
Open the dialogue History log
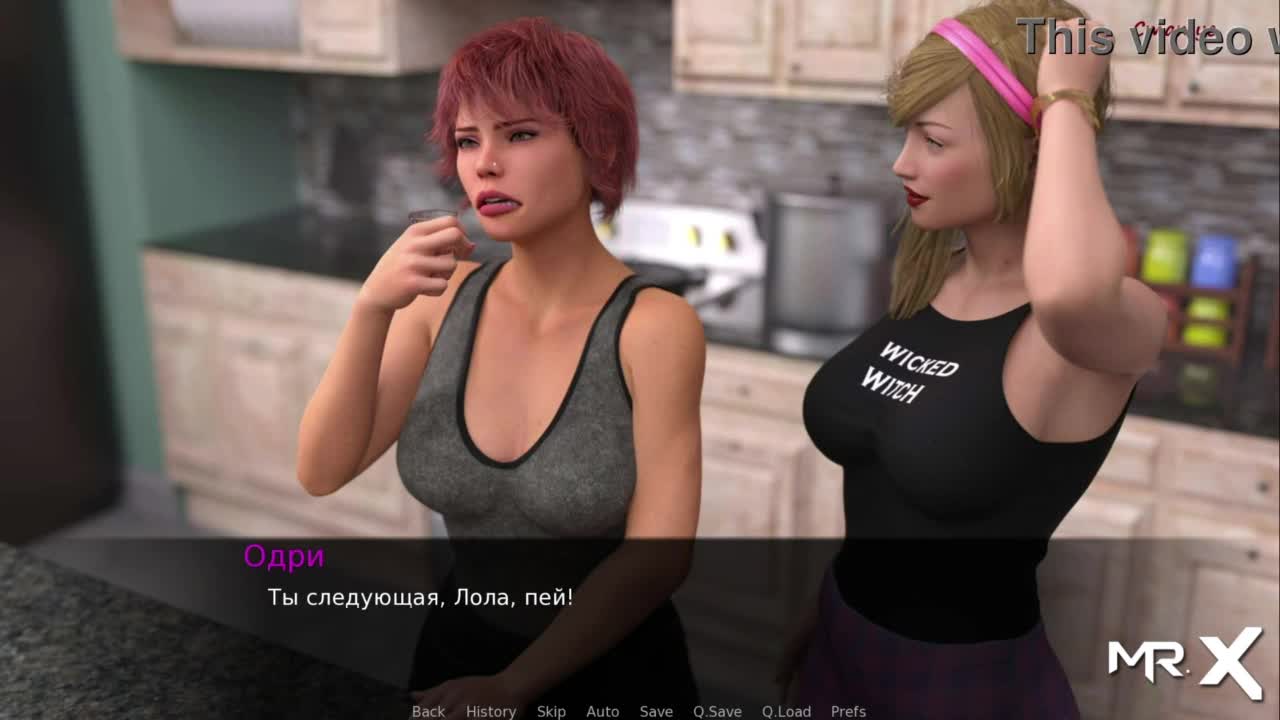(x=491, y=711)
